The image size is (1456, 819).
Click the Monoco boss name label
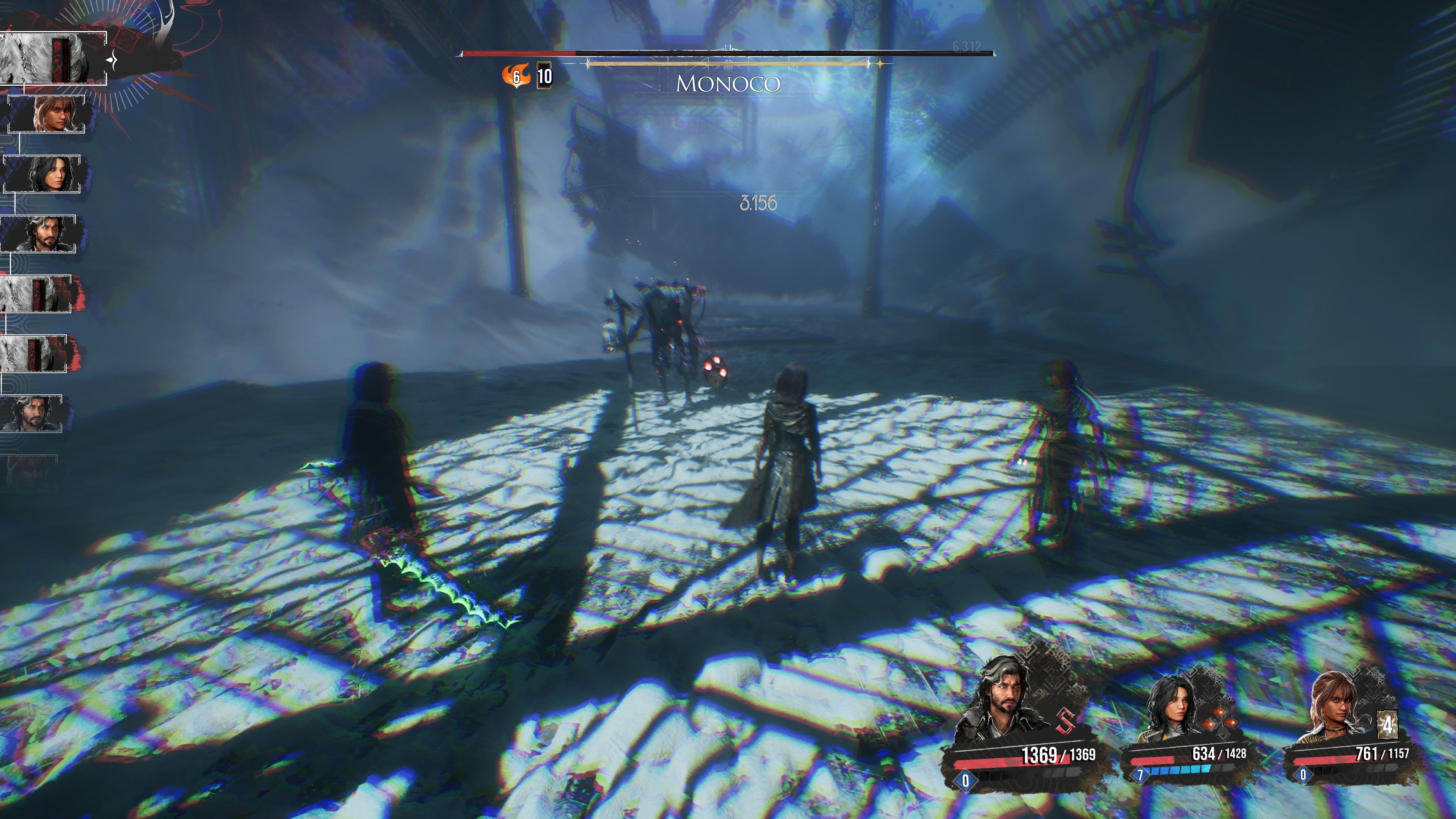(728, 84)
